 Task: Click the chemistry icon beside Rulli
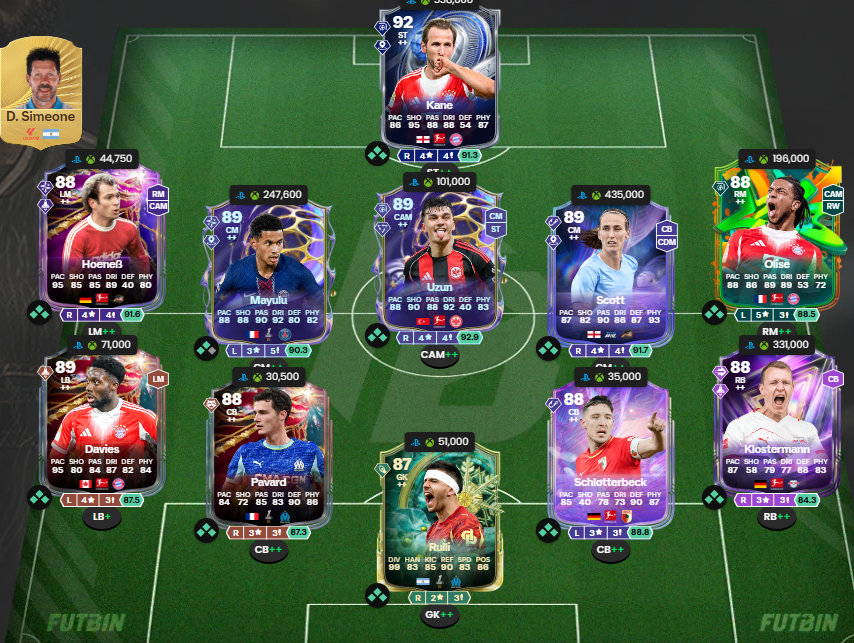coord(377,596)
